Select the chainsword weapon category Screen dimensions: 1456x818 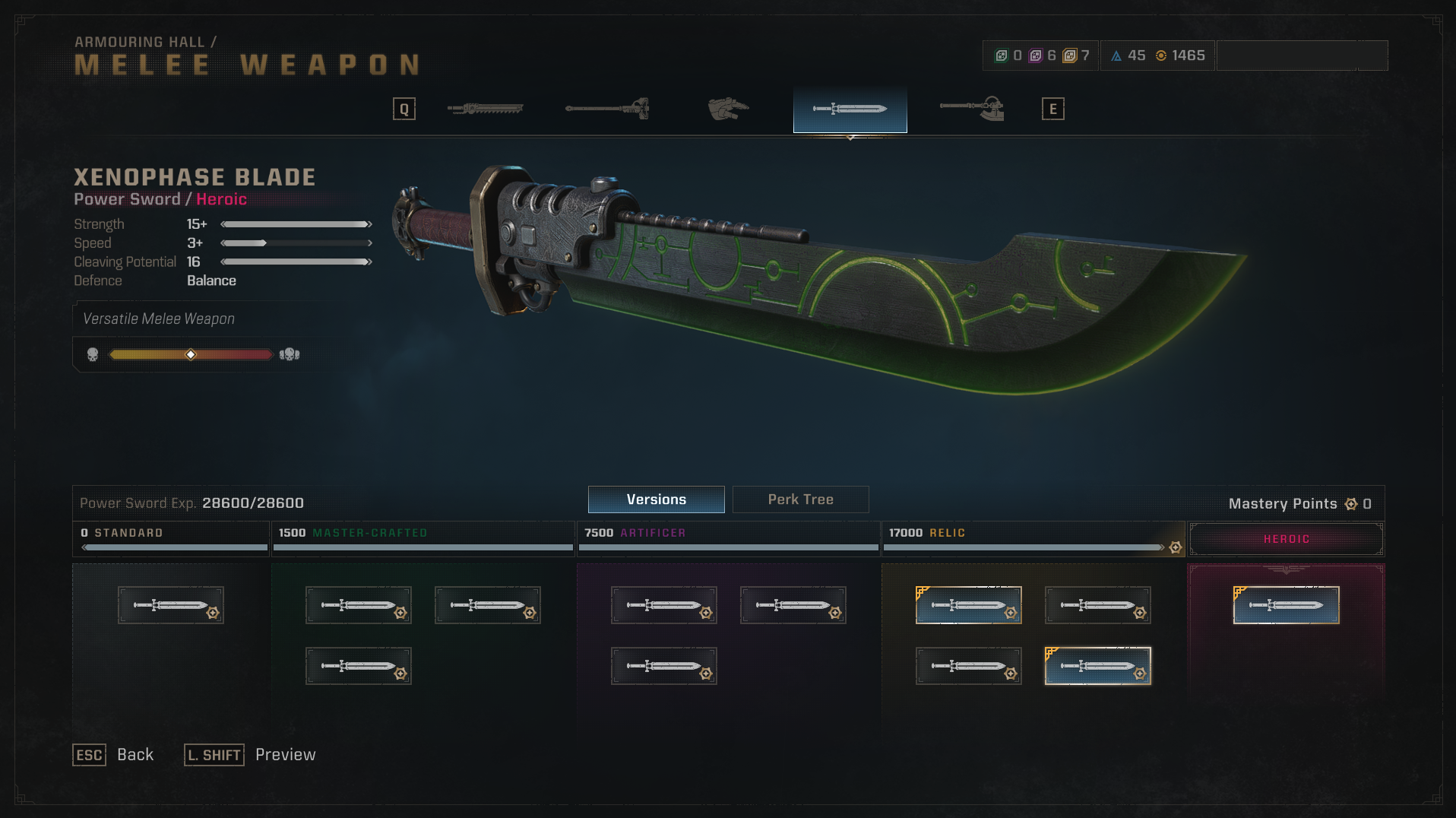(486, 109)
